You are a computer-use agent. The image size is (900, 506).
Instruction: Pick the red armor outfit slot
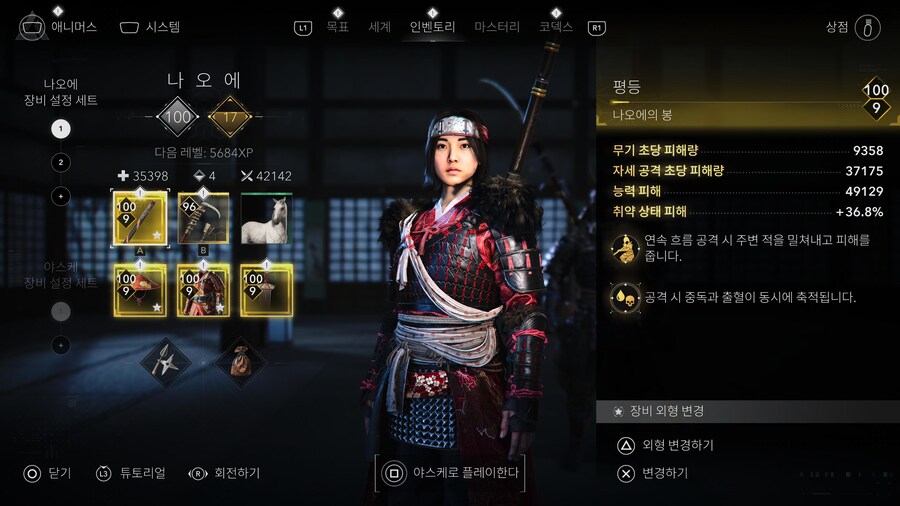[x=203, y=290]
